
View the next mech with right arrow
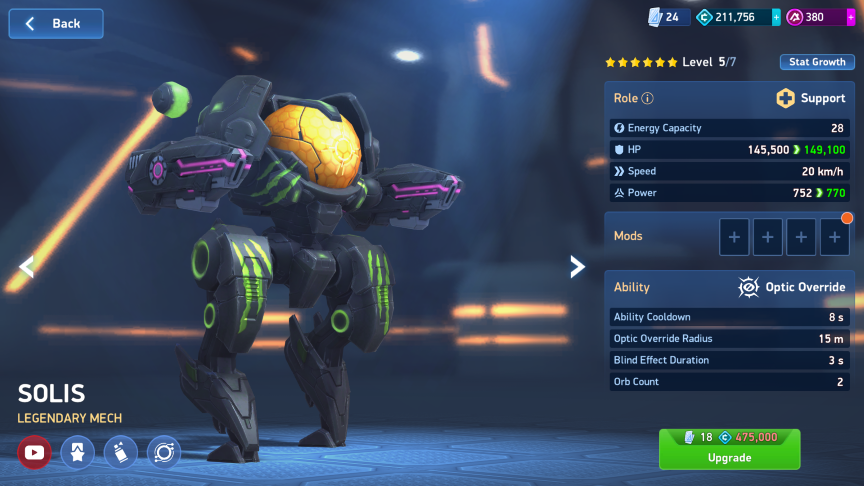point(577,266)
